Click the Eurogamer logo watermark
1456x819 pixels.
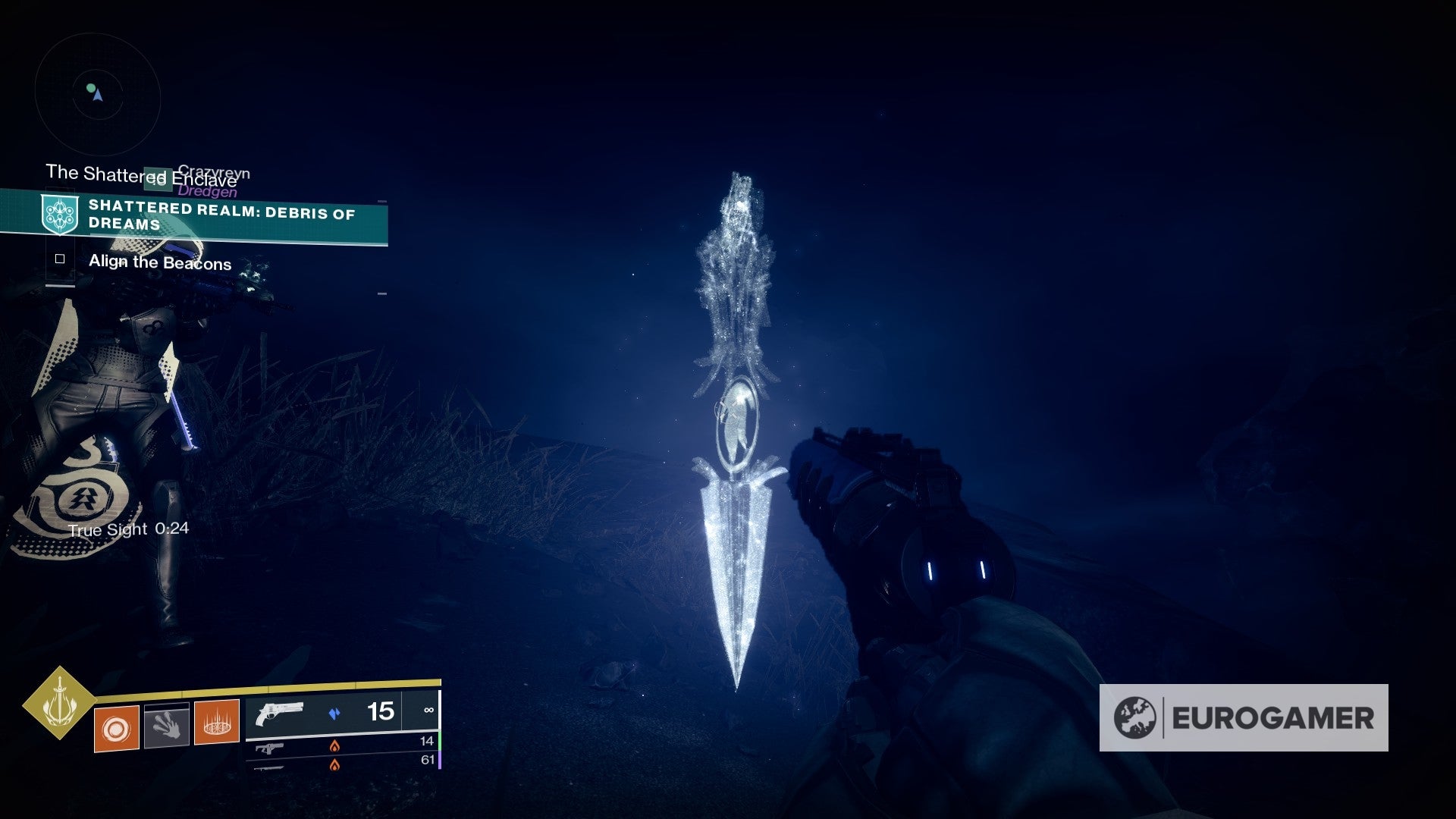click(x=1244, y=718)
